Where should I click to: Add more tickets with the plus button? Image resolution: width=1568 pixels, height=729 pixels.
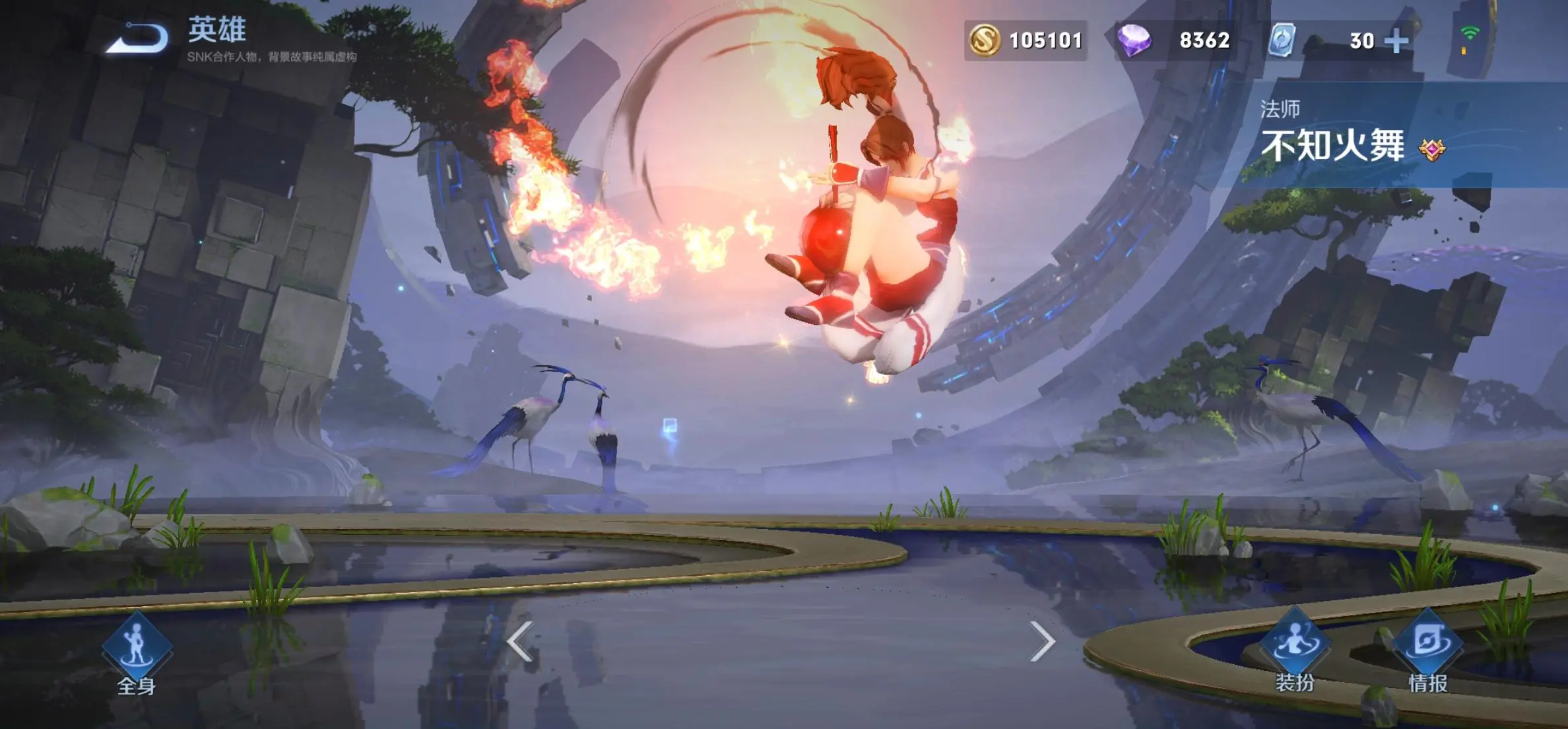[x=1396, y=41]
